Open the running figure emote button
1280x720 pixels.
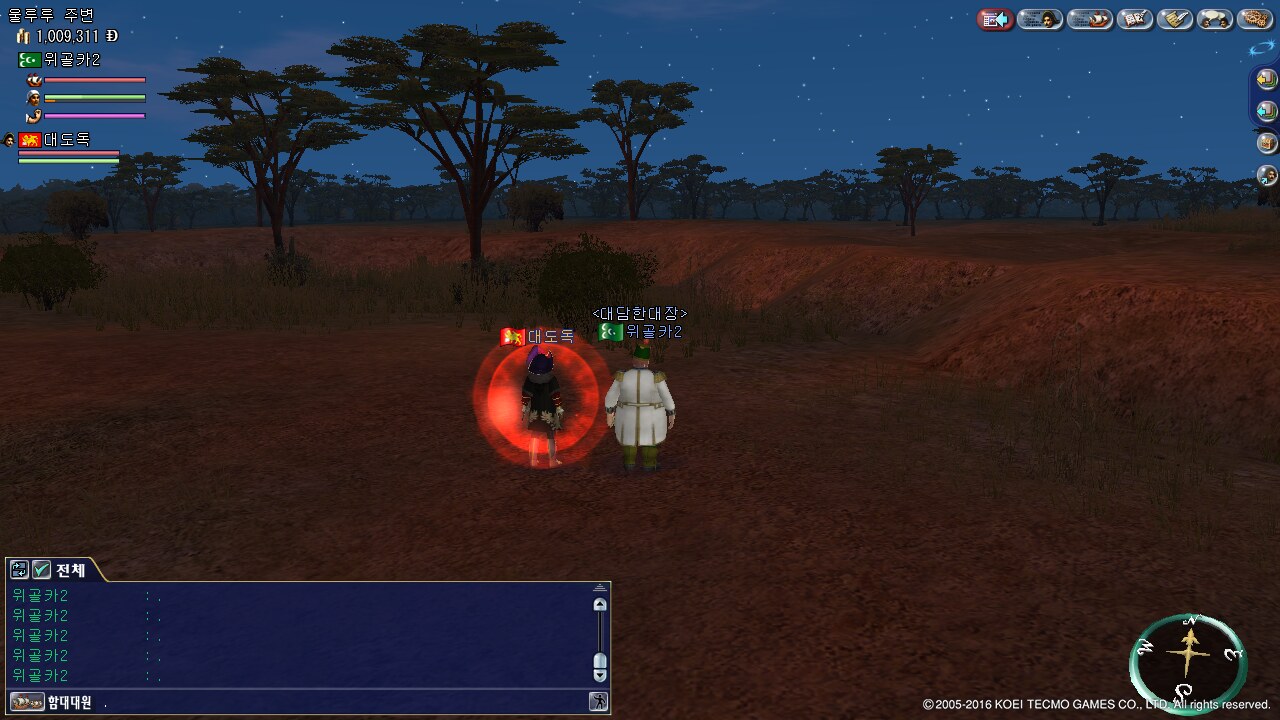click(598, 702)
